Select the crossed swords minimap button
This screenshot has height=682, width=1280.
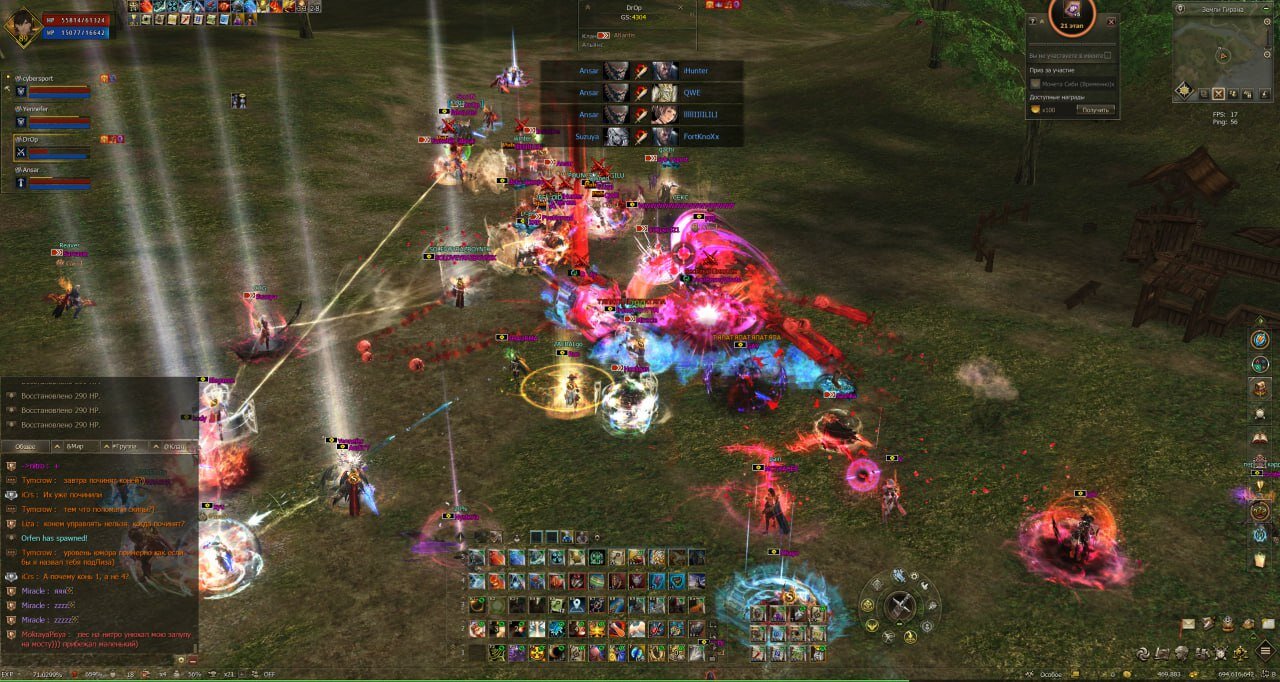(x=1218, y=94)
